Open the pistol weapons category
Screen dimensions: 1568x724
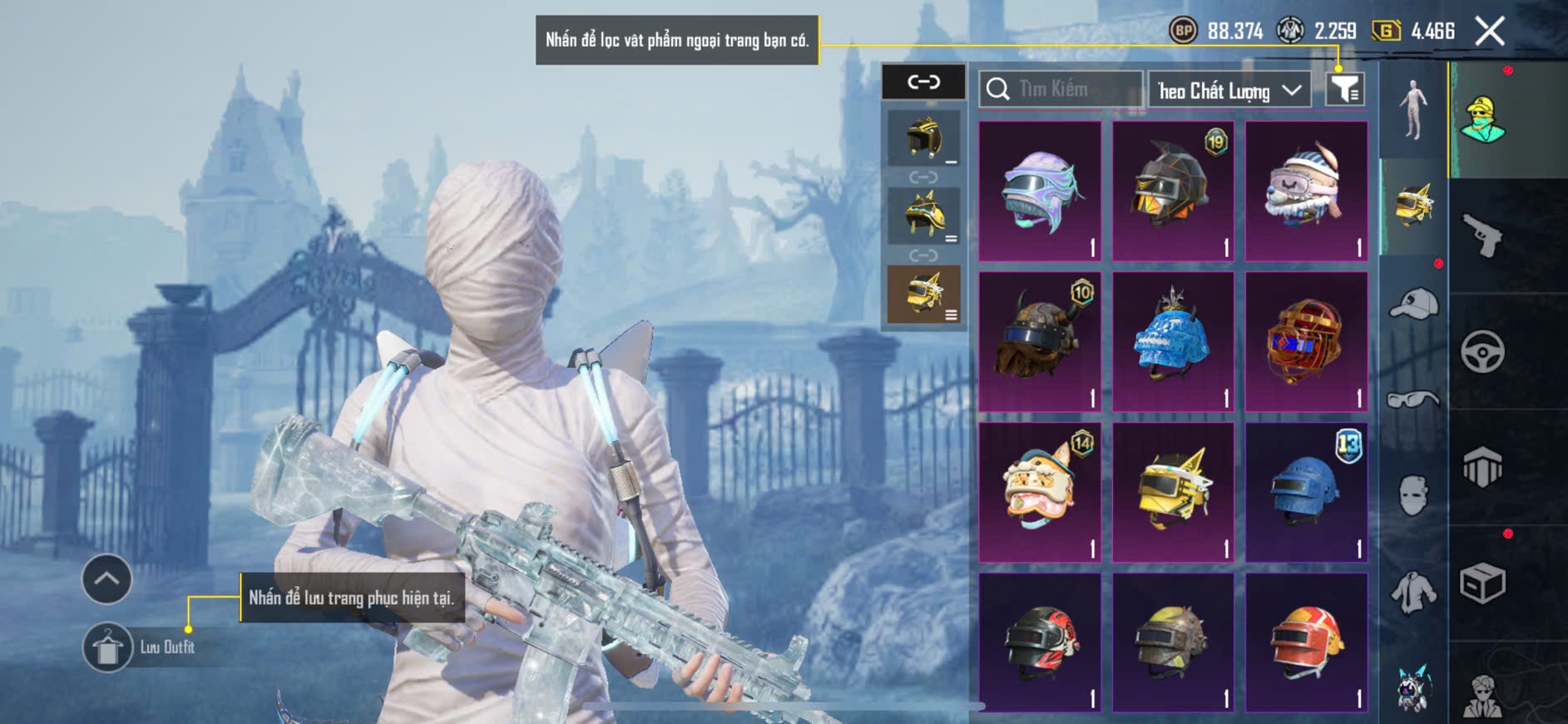point(1482,236)
